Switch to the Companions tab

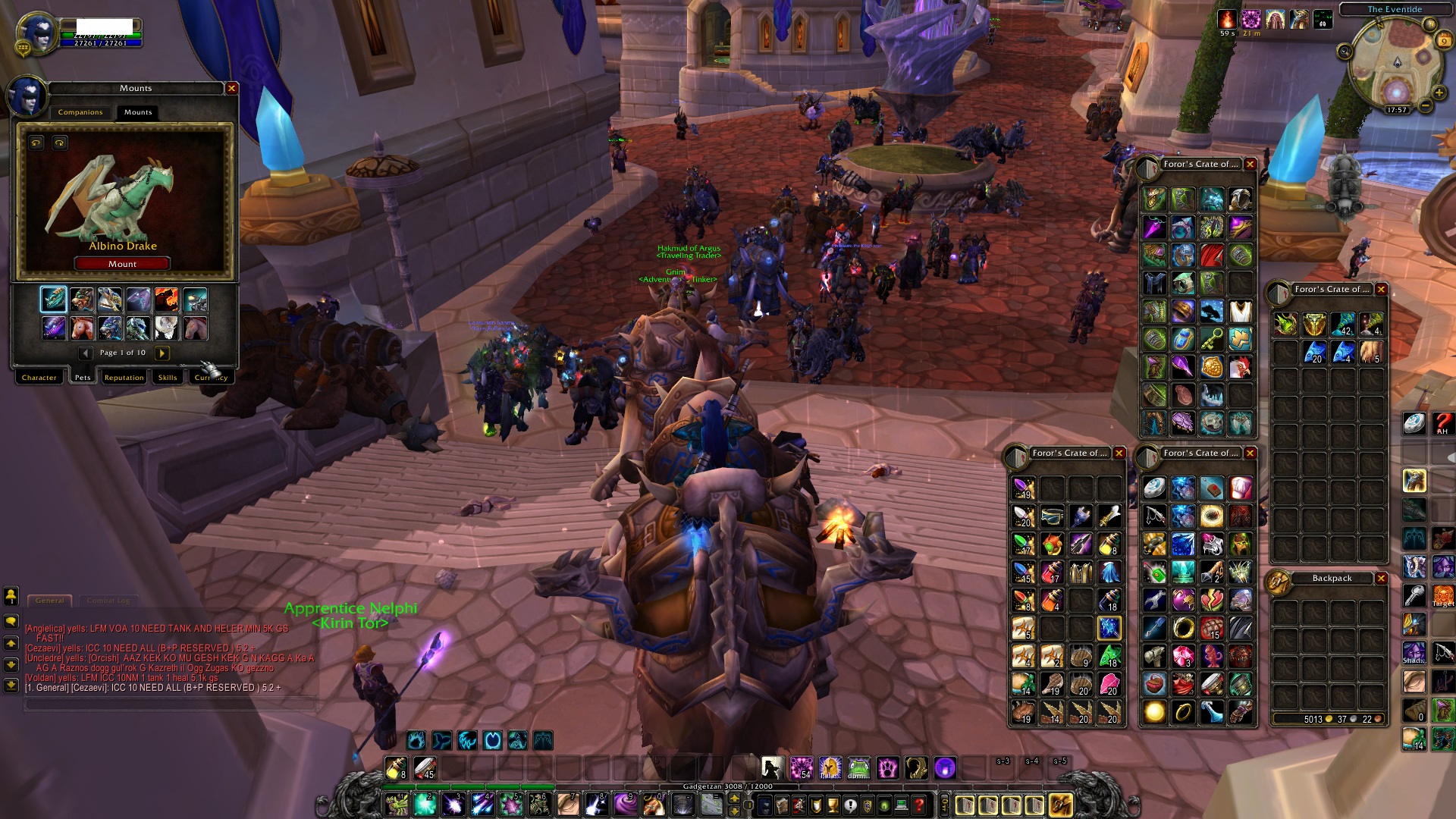[x=80, y=112]
